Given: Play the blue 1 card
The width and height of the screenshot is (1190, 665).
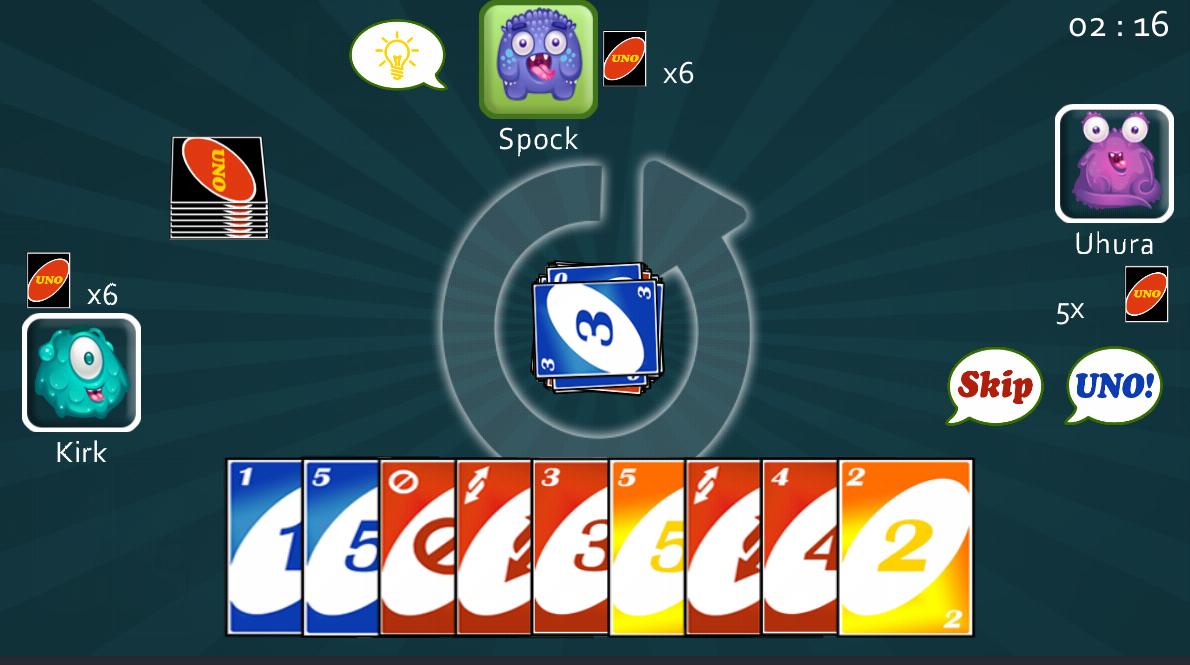Looking at the screenshot, I should click(x=263, y=545).
